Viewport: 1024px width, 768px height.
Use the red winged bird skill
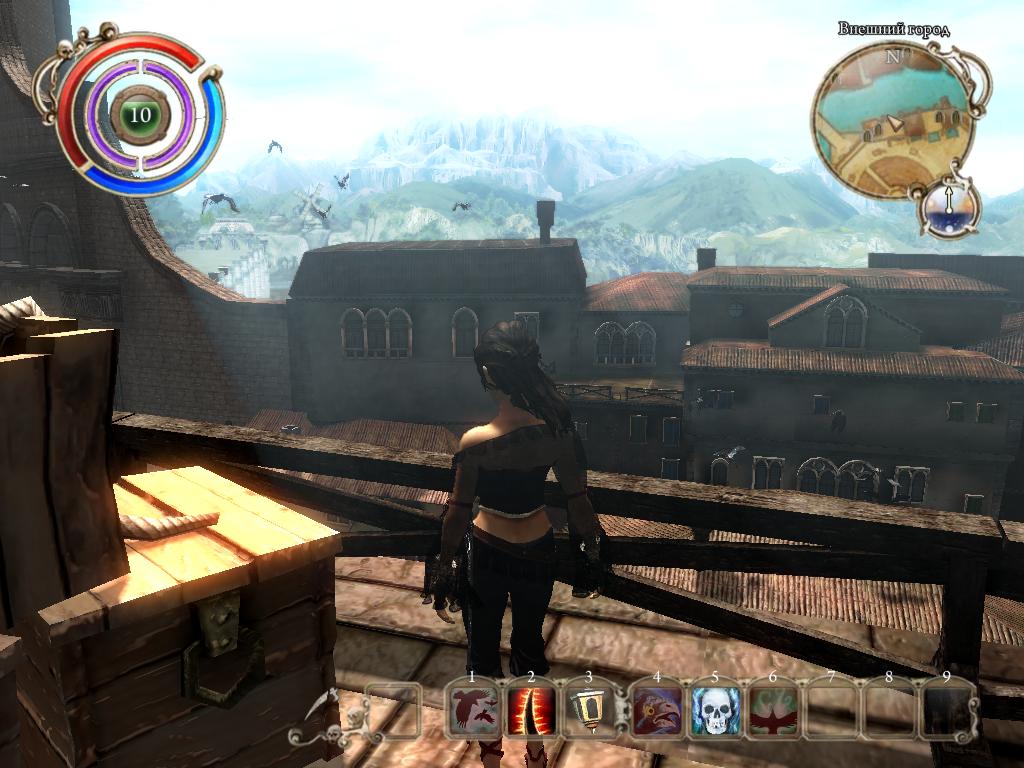772,711
